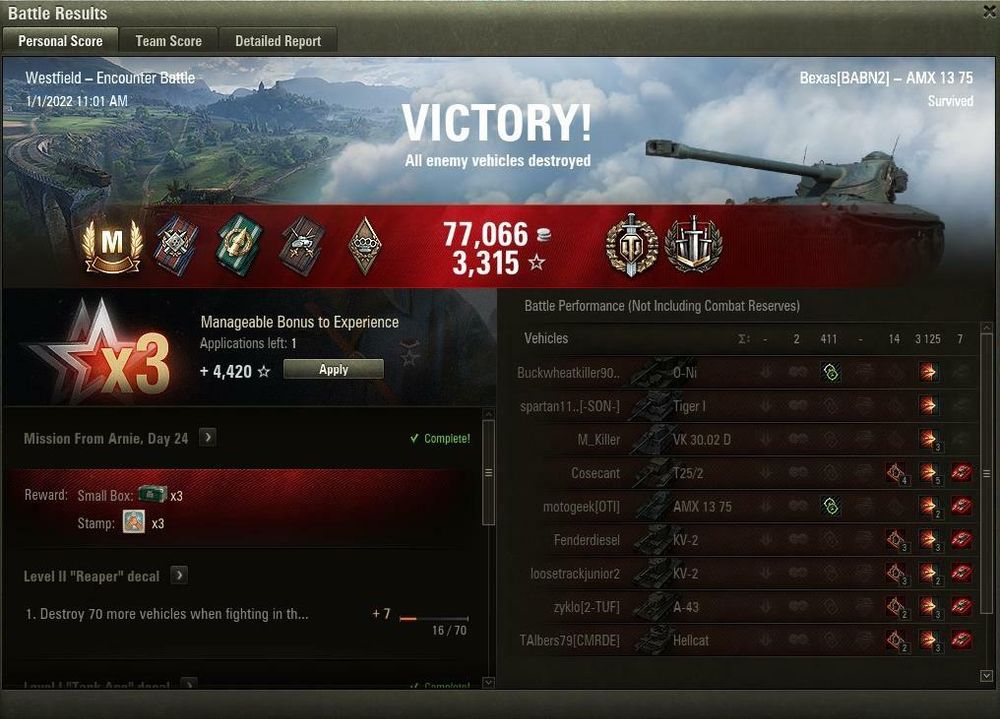Expand Mission From Arnie, Day 24 details
This screenshot has height=719, width=1000.
coord(207,438)
